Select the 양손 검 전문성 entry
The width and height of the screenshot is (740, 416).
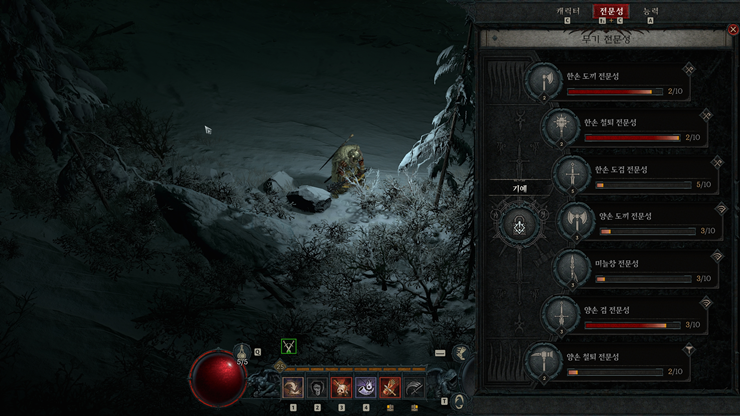coord(560,315)
